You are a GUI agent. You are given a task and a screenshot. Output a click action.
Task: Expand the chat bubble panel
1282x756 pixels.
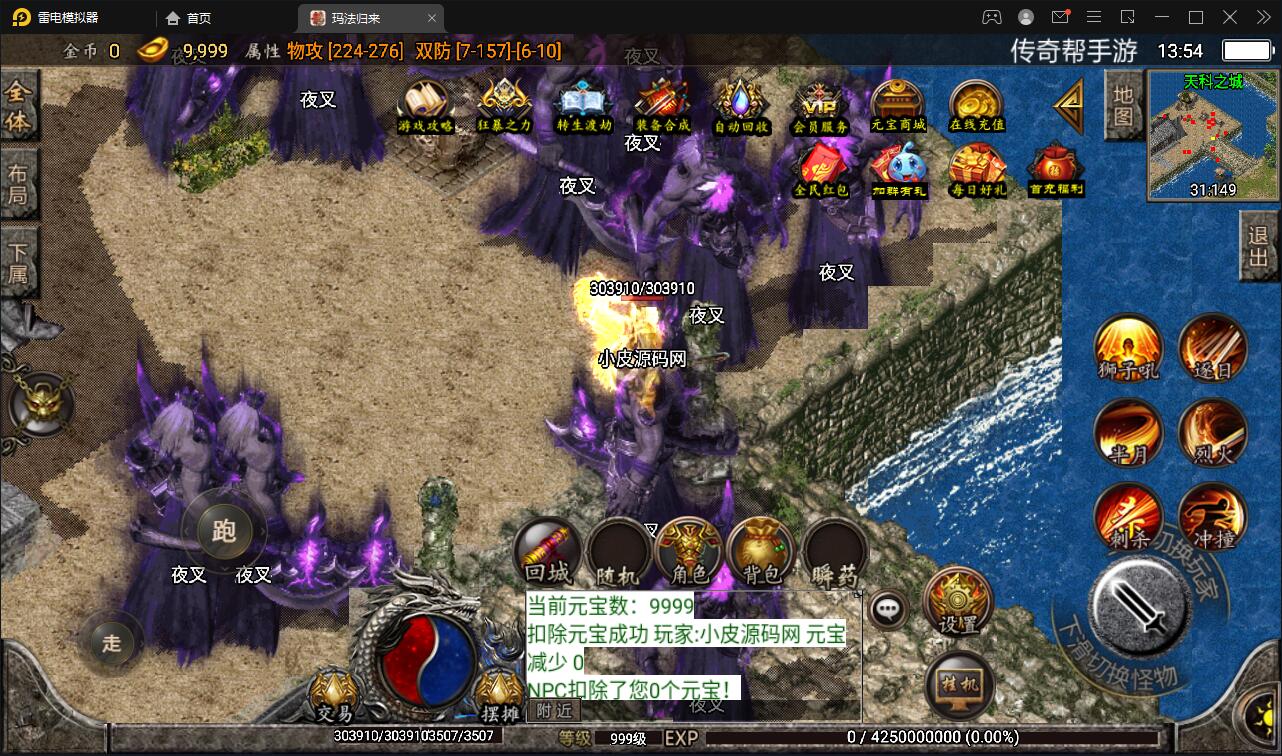click(887, 609)
